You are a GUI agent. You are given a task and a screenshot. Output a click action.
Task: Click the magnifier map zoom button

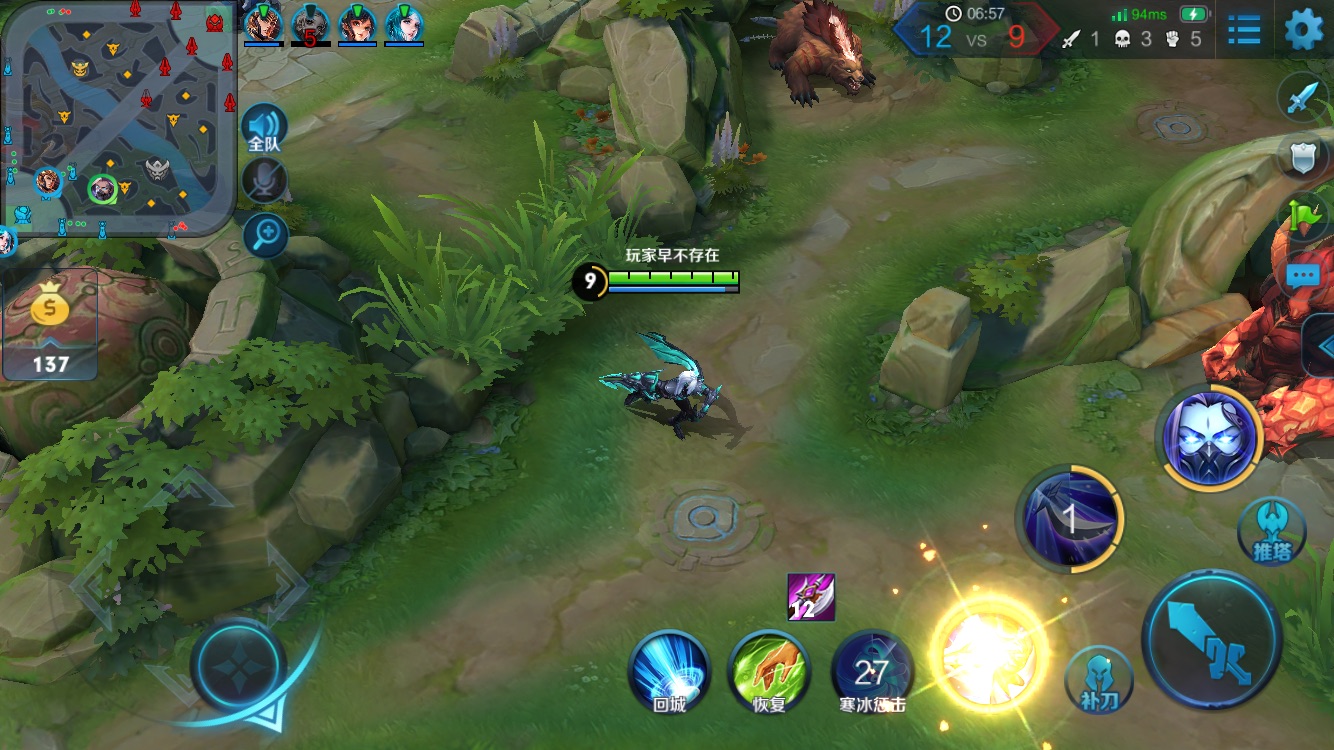(x=266, y=235)
